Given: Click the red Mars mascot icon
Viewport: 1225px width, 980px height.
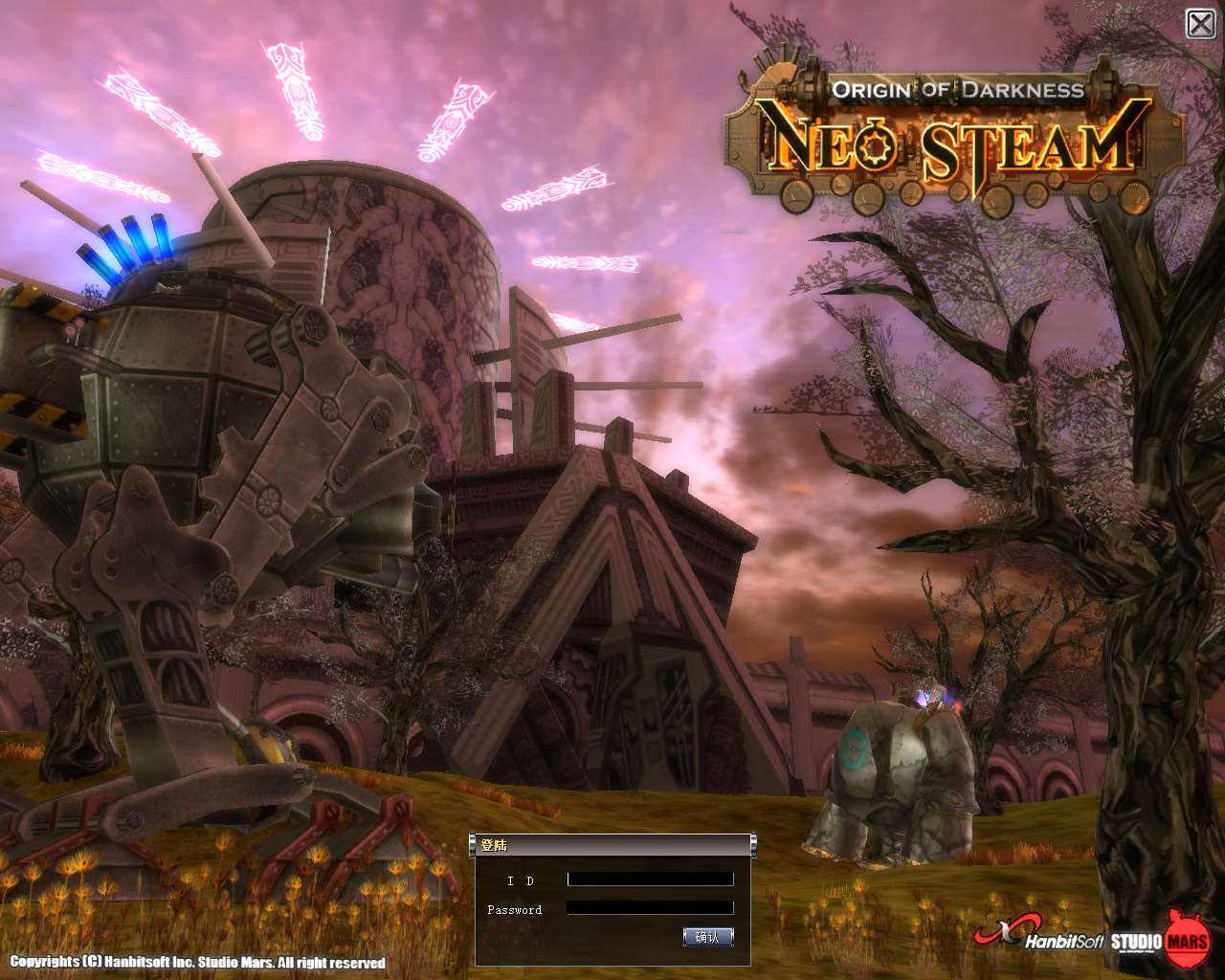Looking at the screenshot, I should [x=1187, y=939].
